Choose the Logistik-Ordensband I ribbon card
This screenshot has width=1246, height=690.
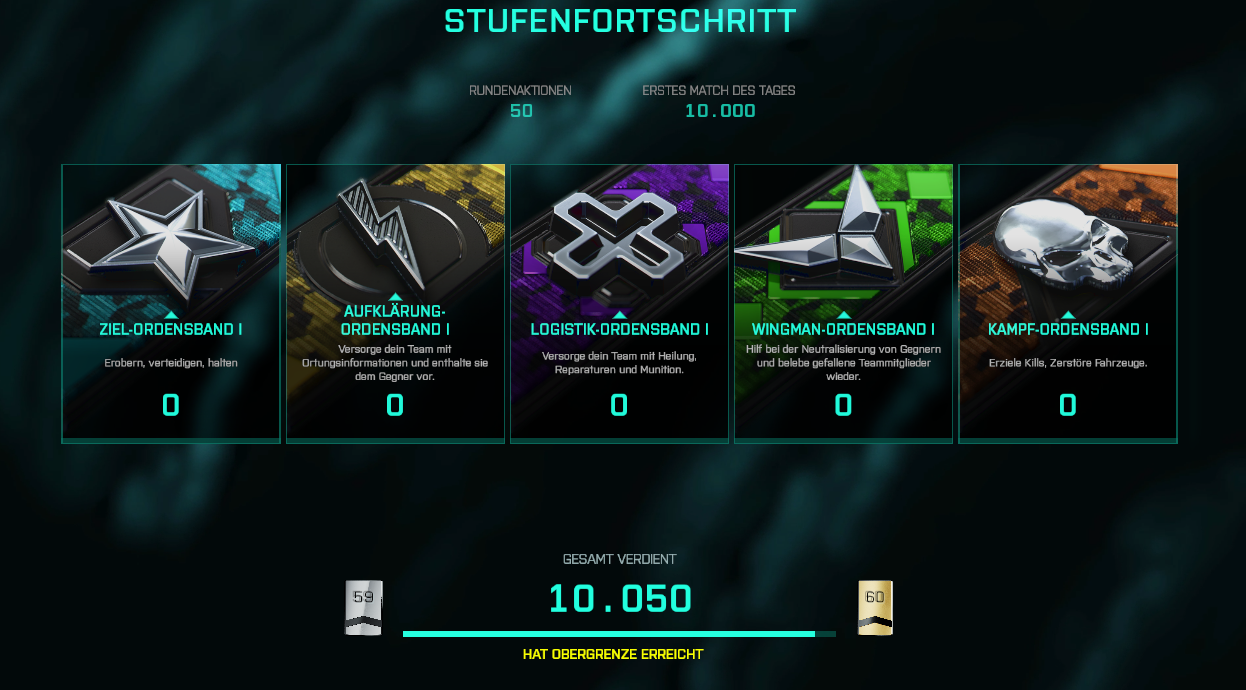tap(619, 302)
